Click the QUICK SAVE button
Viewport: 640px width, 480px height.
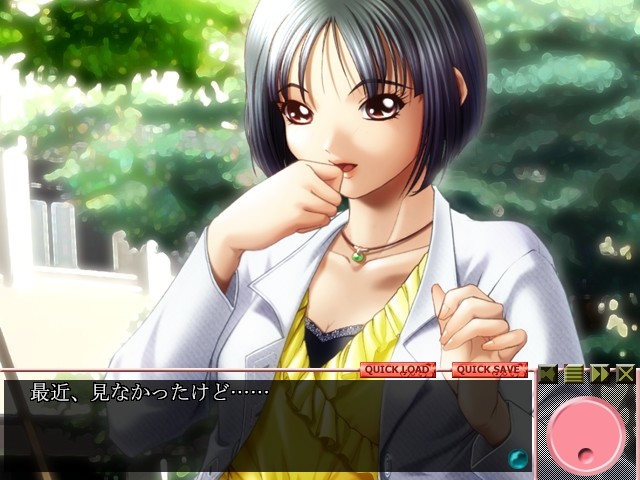(489, 370)
